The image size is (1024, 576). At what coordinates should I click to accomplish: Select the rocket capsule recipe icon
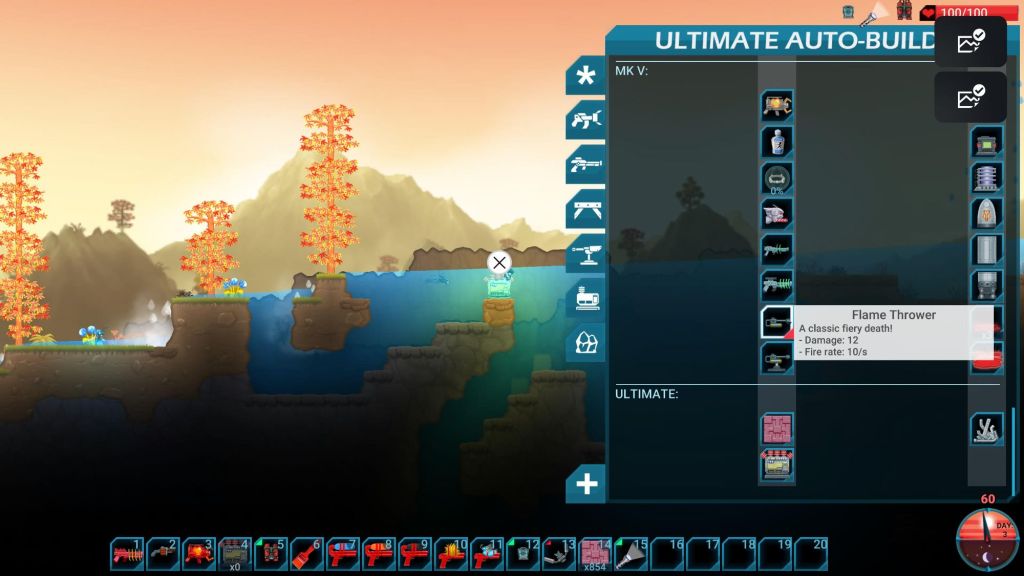click(x=987, y=213)
